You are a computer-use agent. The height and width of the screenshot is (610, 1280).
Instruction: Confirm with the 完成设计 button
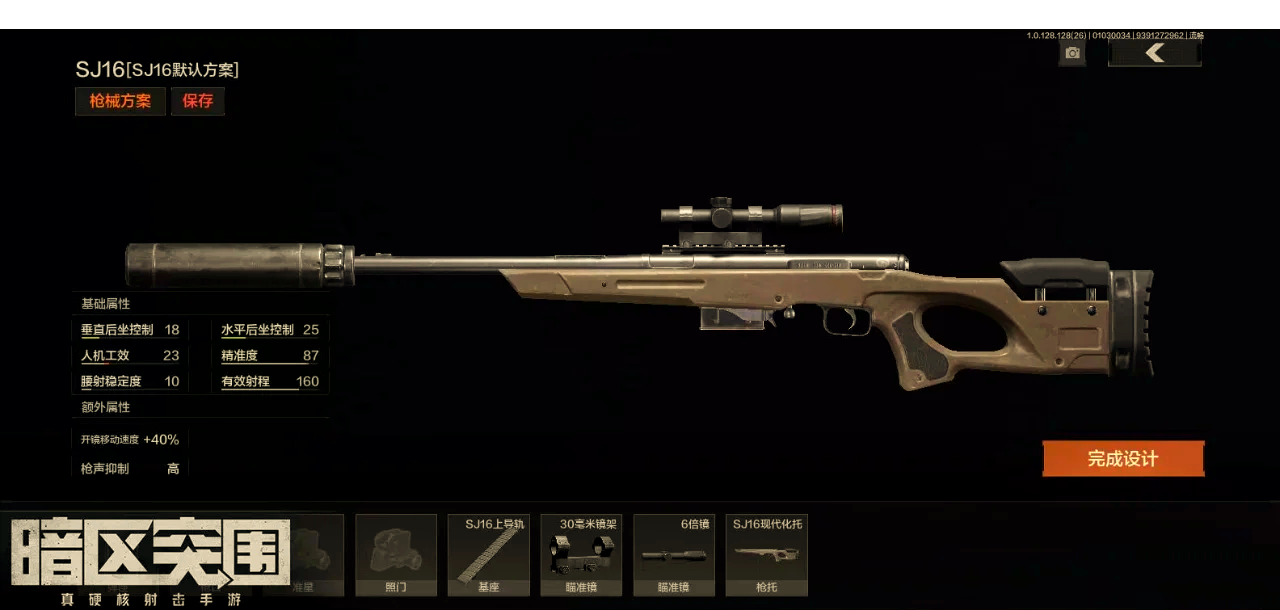1123,459
